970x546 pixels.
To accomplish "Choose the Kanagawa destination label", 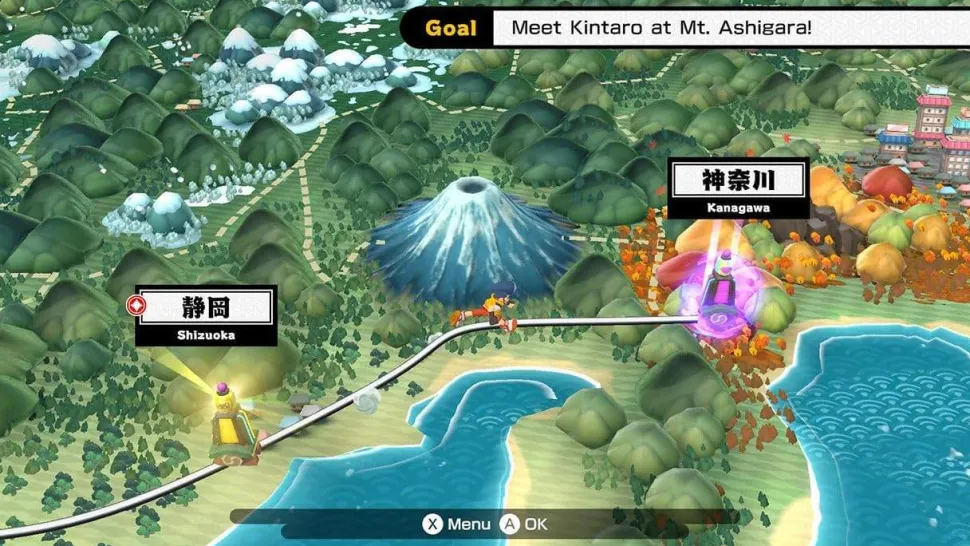I will (738, 188).
